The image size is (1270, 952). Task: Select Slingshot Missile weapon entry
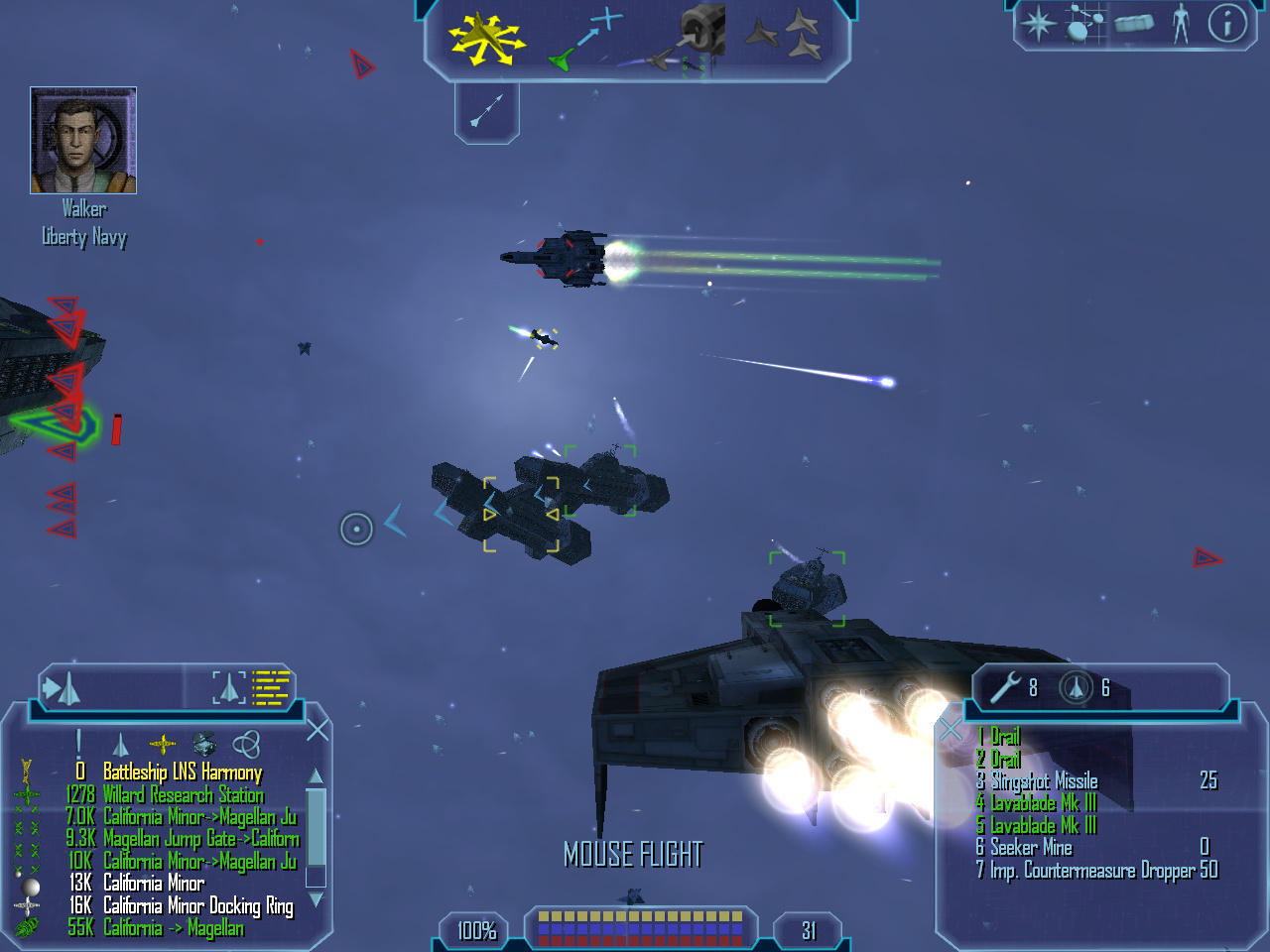[1044, 780]
